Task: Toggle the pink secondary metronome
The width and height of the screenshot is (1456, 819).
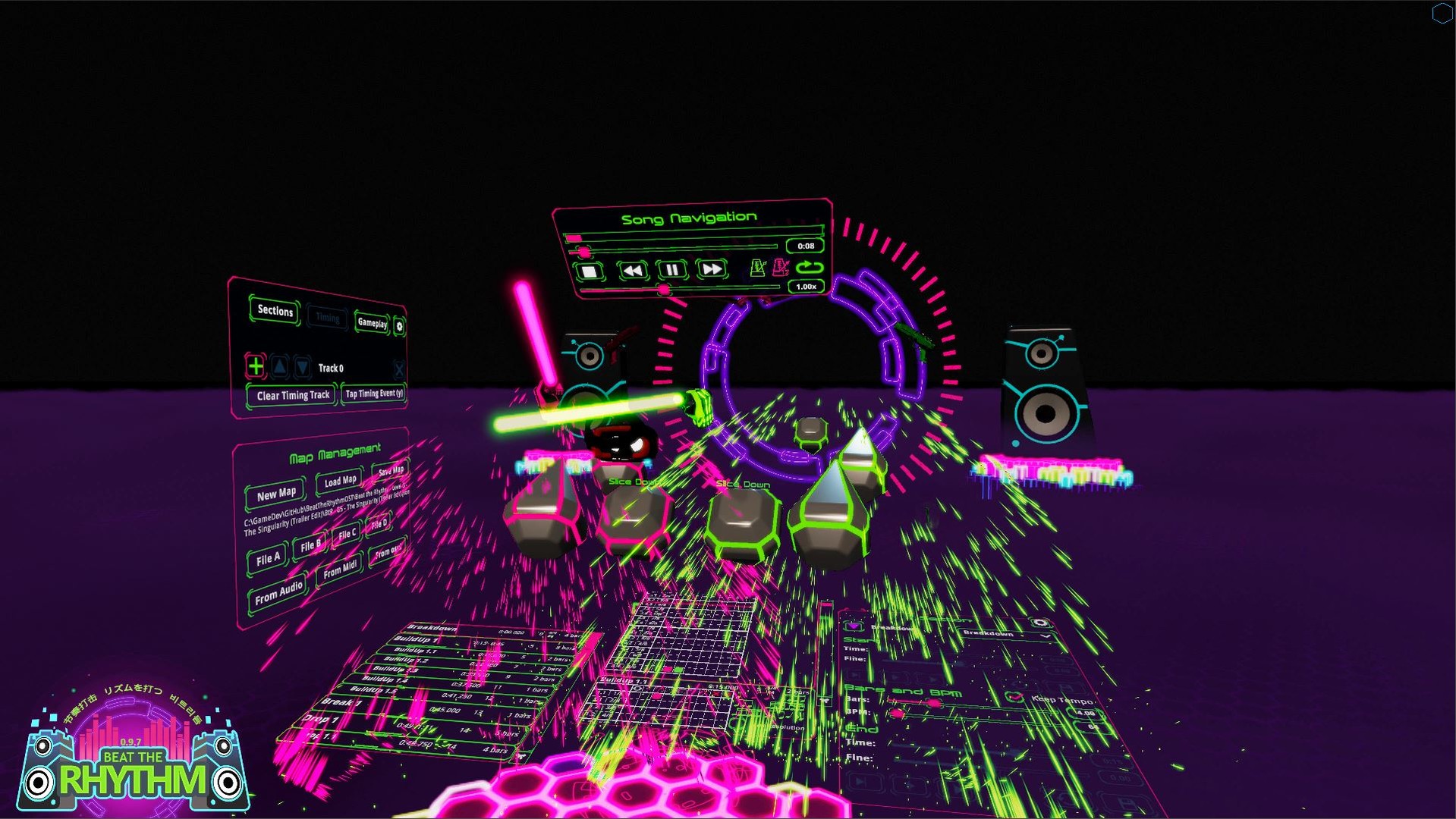Action: click(779, 268)
